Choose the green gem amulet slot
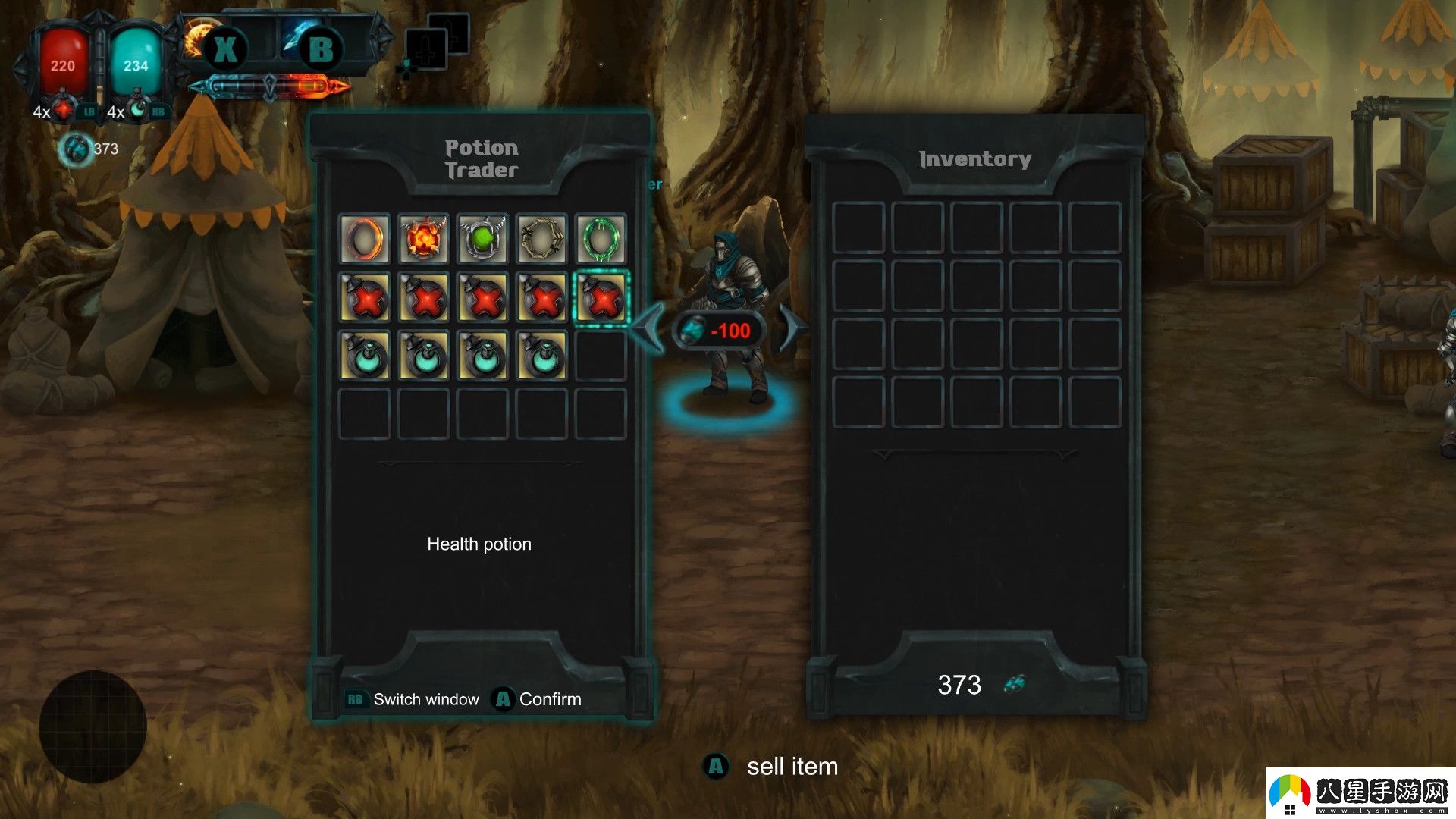Image resolution: width=1456 pixels, height=819 pixels. coord(482,239)
